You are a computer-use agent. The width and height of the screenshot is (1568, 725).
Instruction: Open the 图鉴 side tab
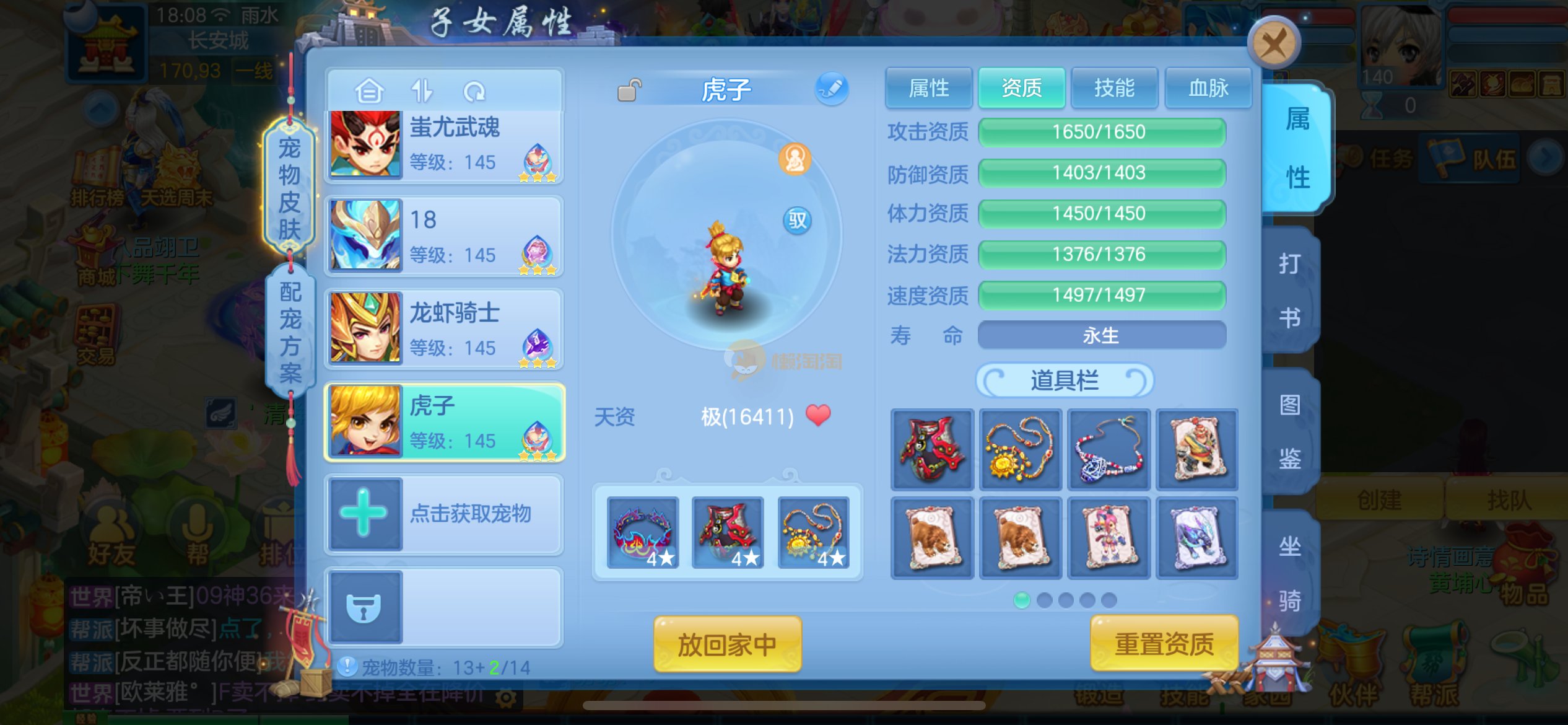(1290, 432)
